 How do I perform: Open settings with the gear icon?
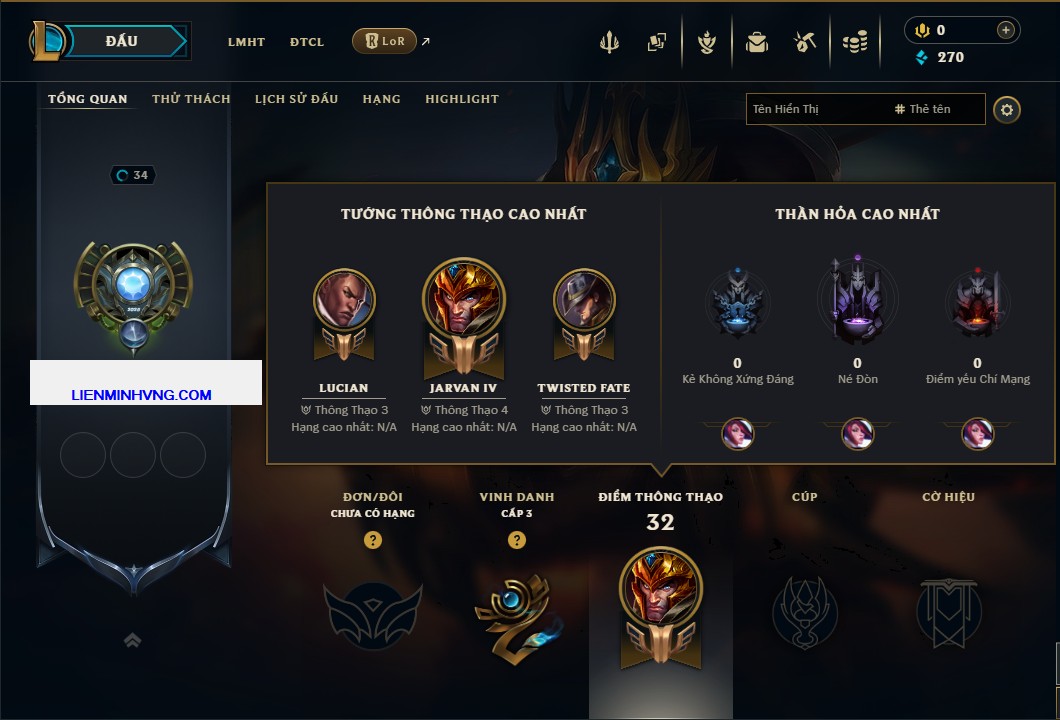1007,109
